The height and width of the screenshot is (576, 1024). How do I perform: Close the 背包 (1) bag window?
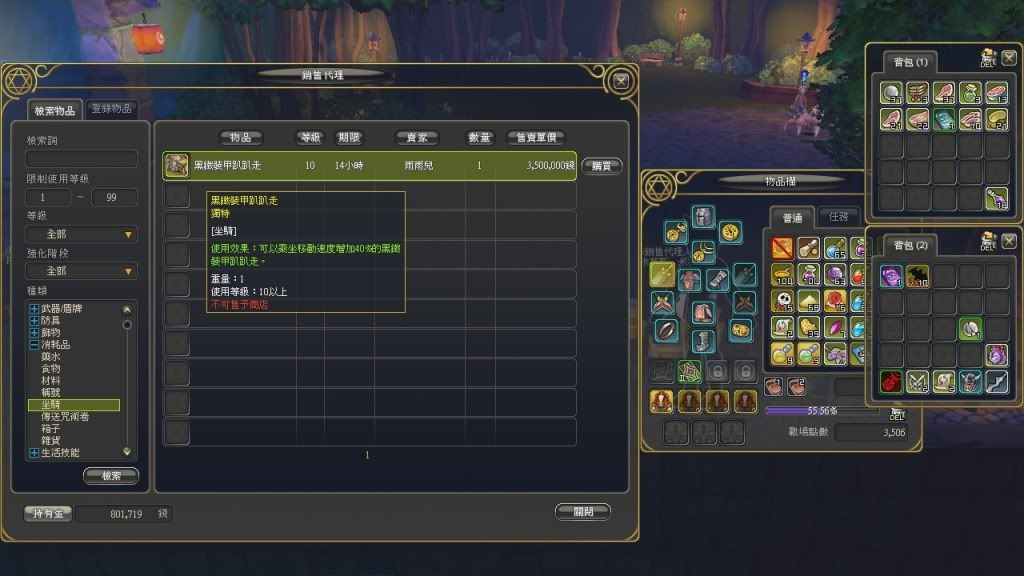click(1008, 60)
